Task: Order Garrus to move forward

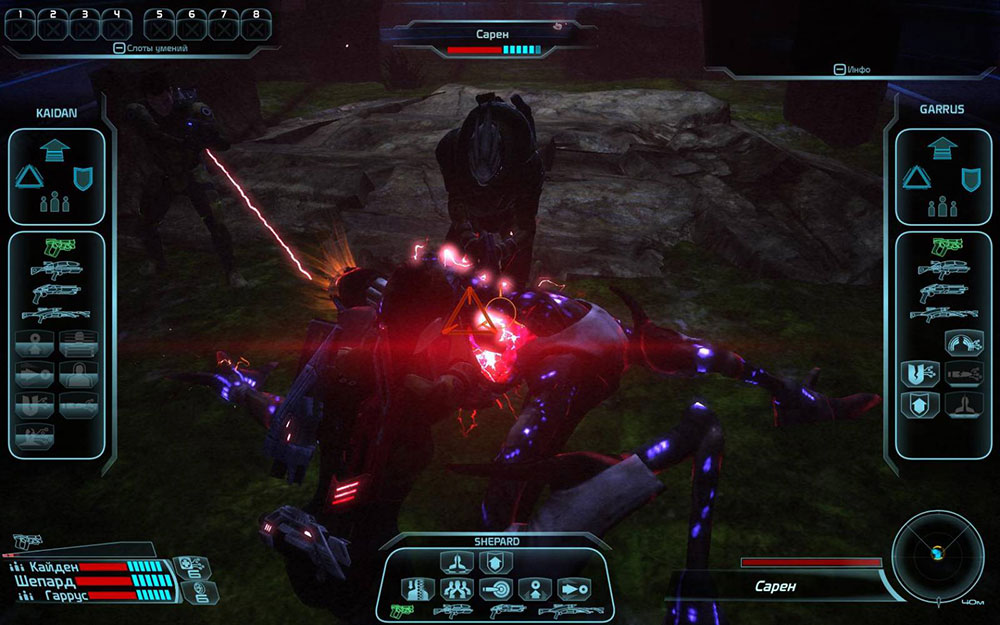Action: (942, 149)
